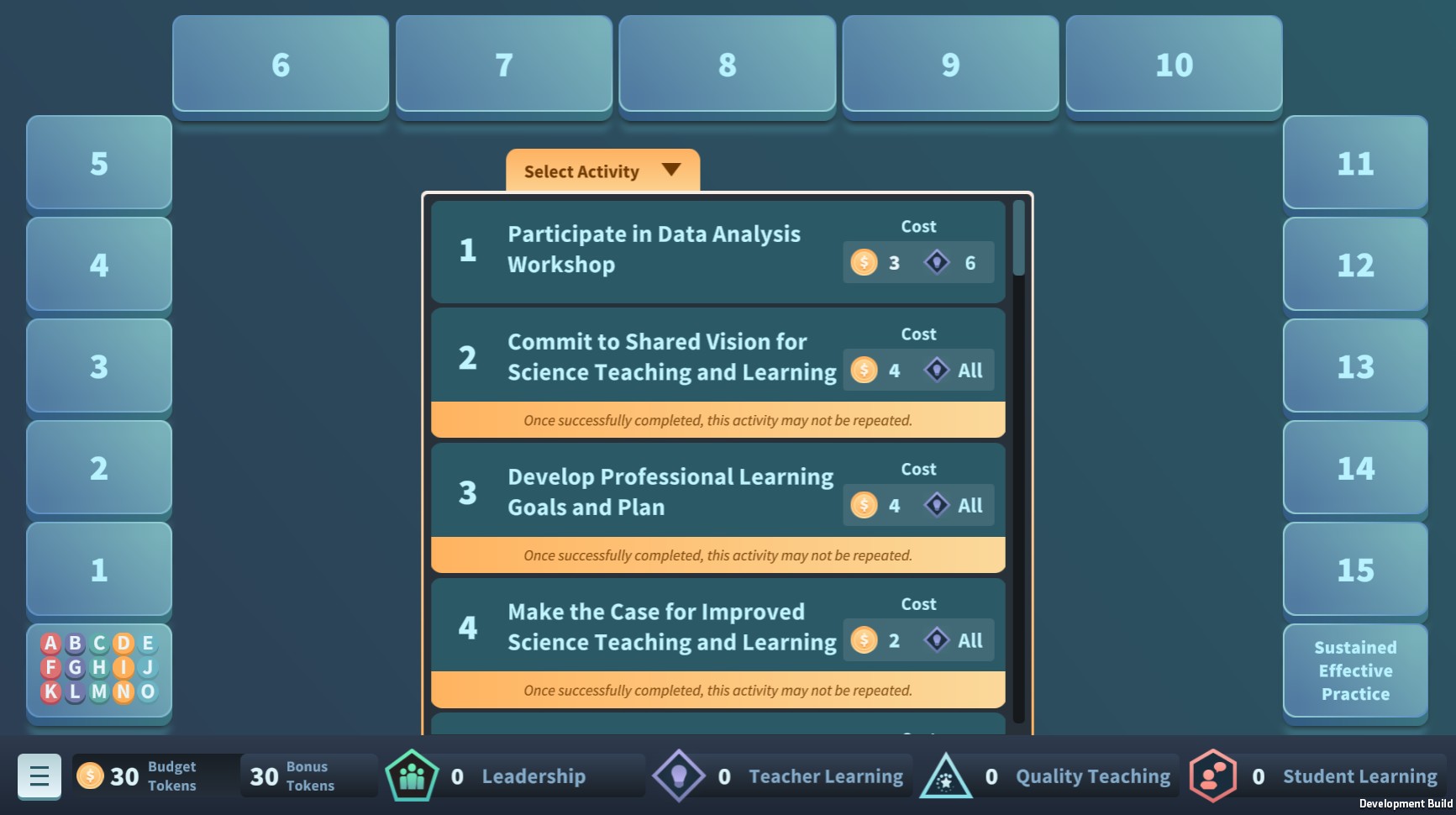
Task: Select board space 10
Action: [1173, 64]
